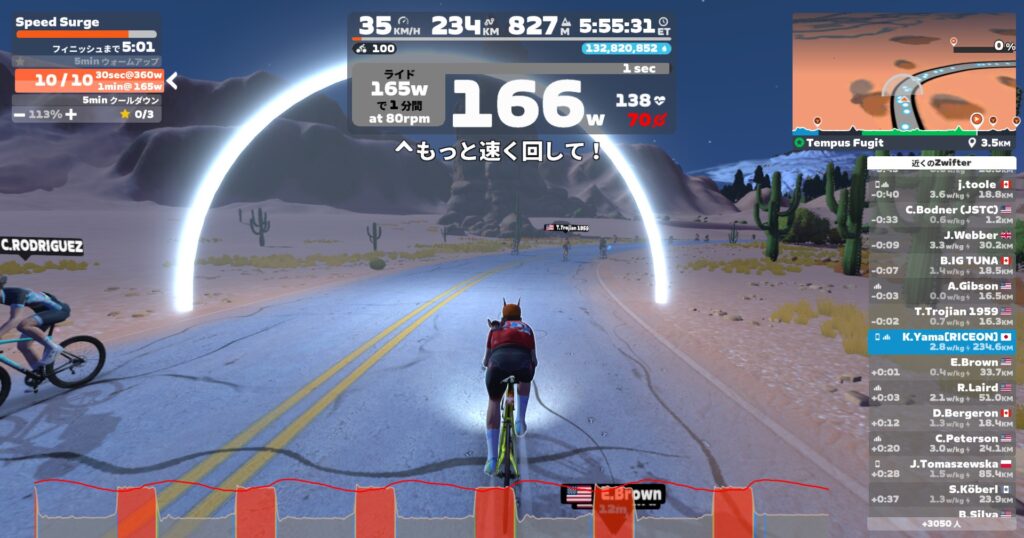
Task: Click the +3050 riders count footer
Action: [942, 523]
